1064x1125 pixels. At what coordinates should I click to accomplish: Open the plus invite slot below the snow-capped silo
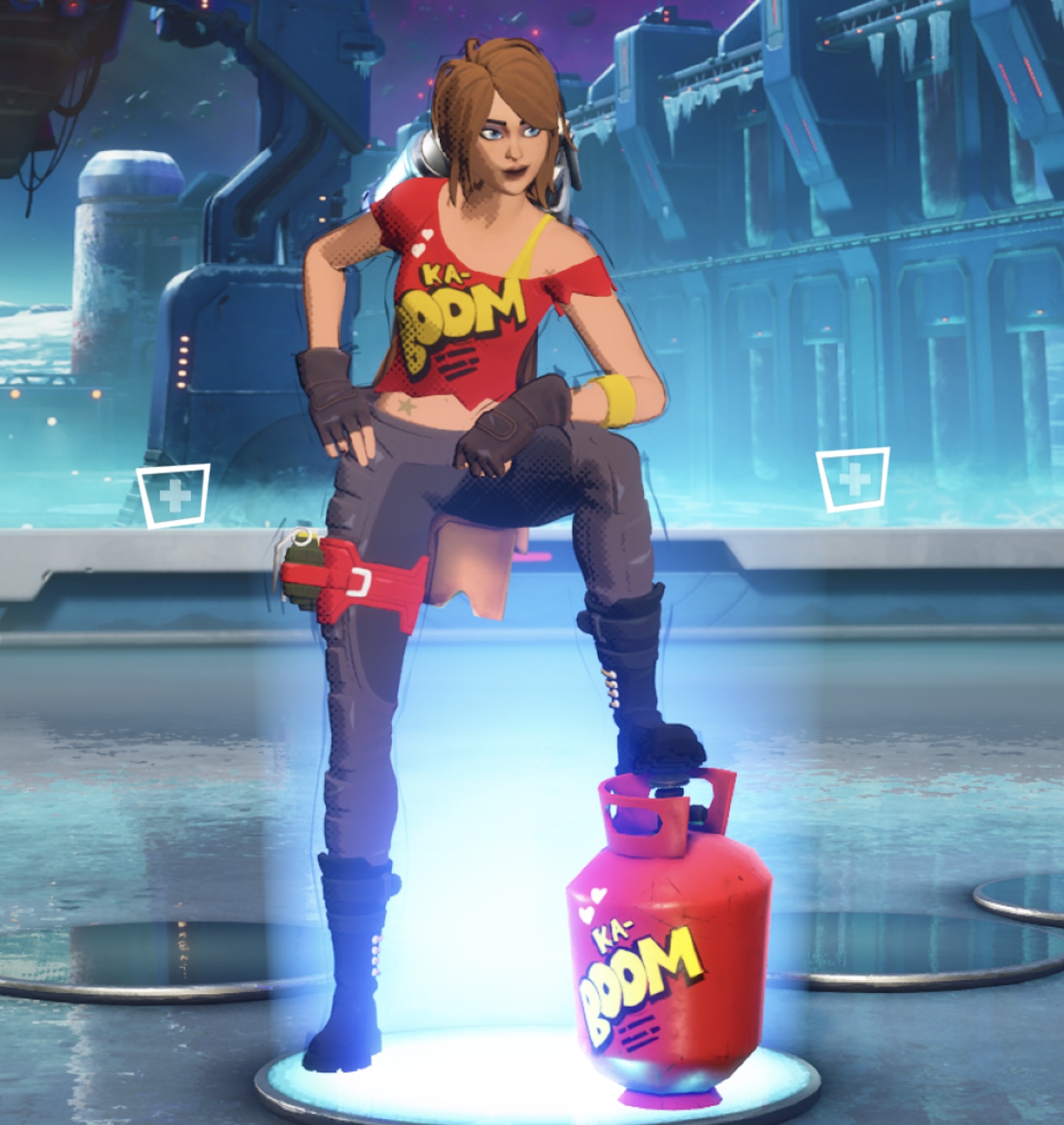click(174, 496)
